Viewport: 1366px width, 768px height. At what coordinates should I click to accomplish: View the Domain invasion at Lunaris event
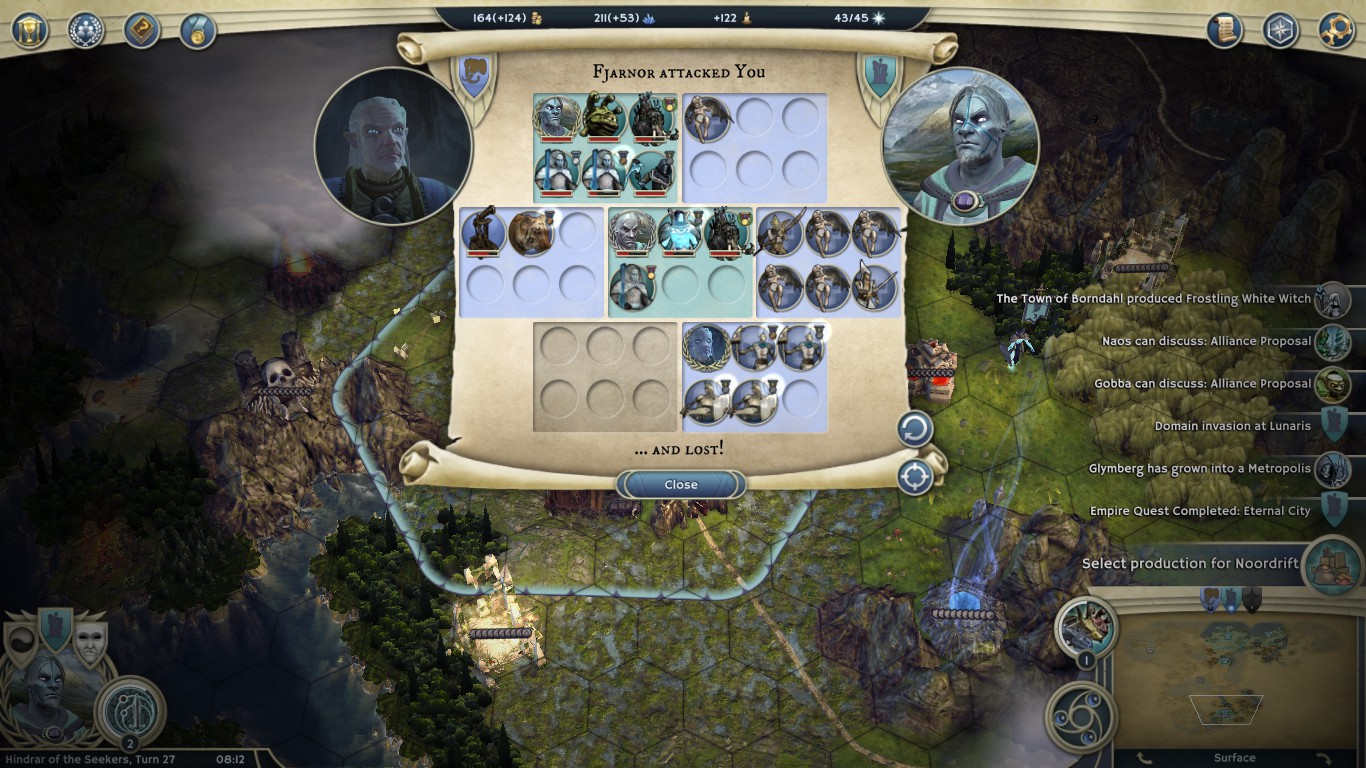tap(1333, 426)
